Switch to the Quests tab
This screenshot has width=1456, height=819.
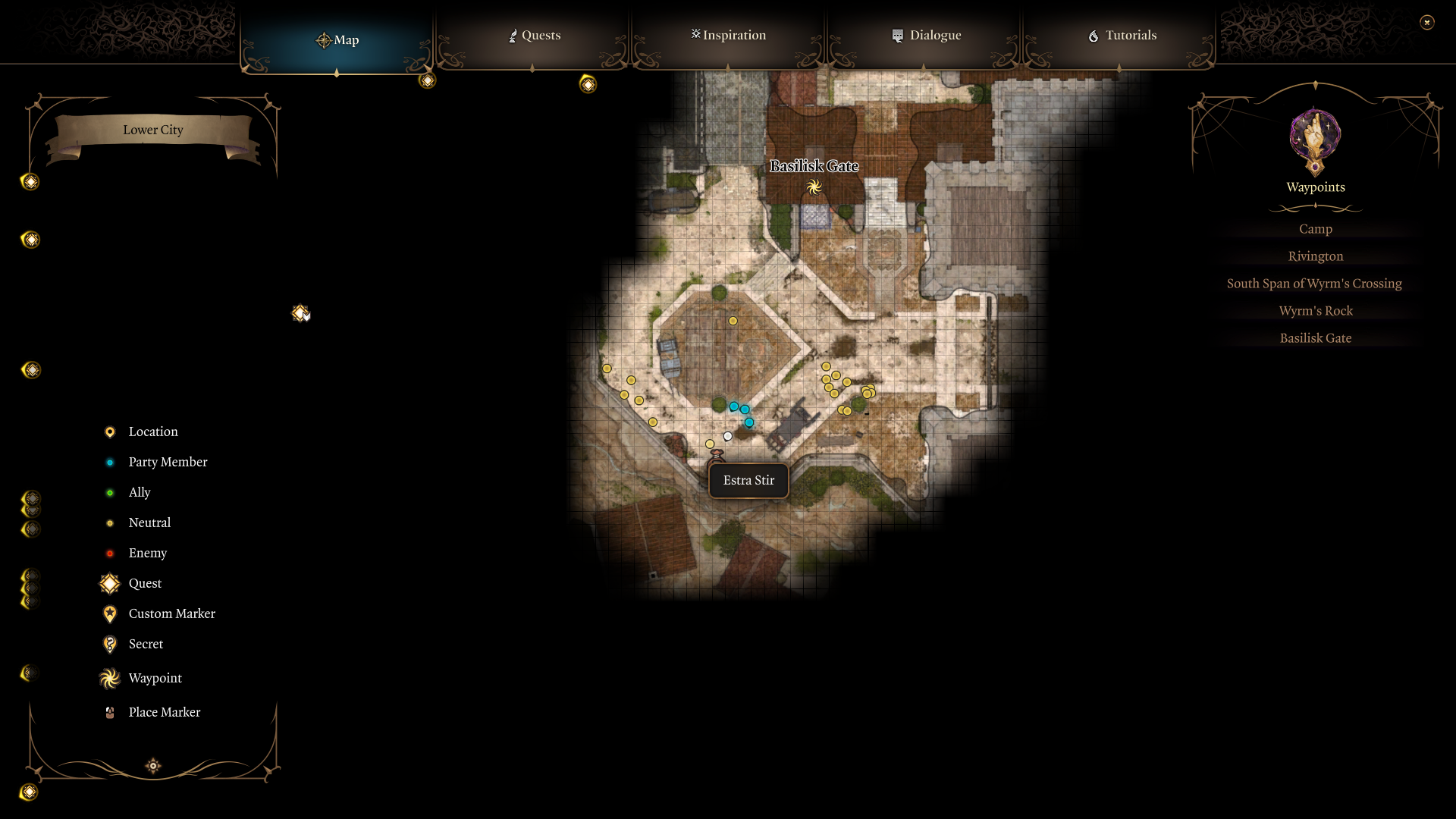534,35
